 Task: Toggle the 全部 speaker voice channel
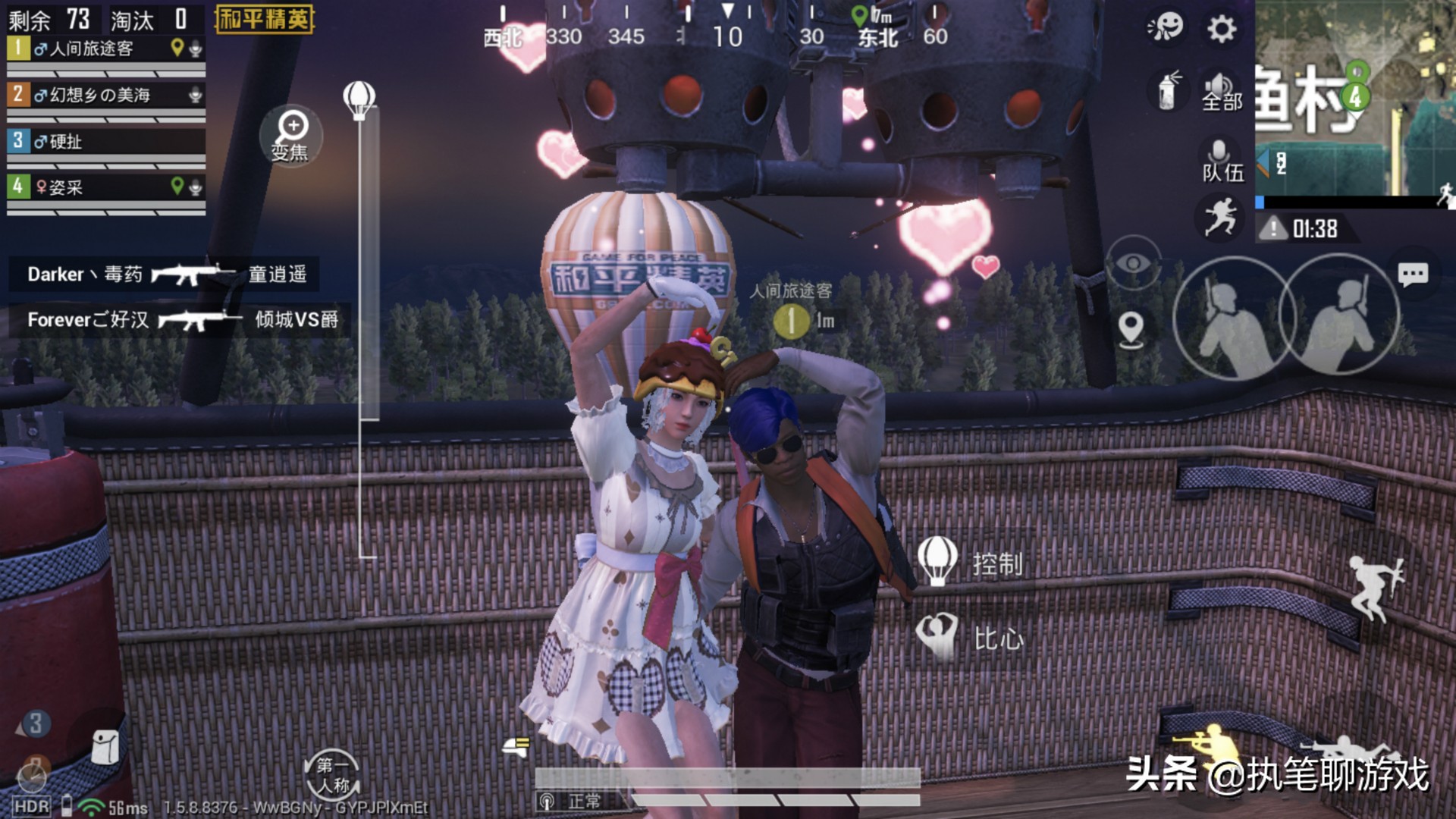click(1221, 92)
